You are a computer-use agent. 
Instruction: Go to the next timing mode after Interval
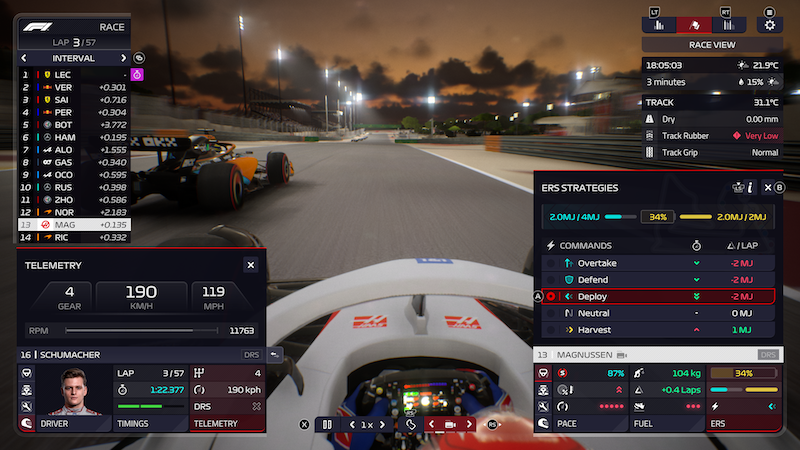pos(124,58)
